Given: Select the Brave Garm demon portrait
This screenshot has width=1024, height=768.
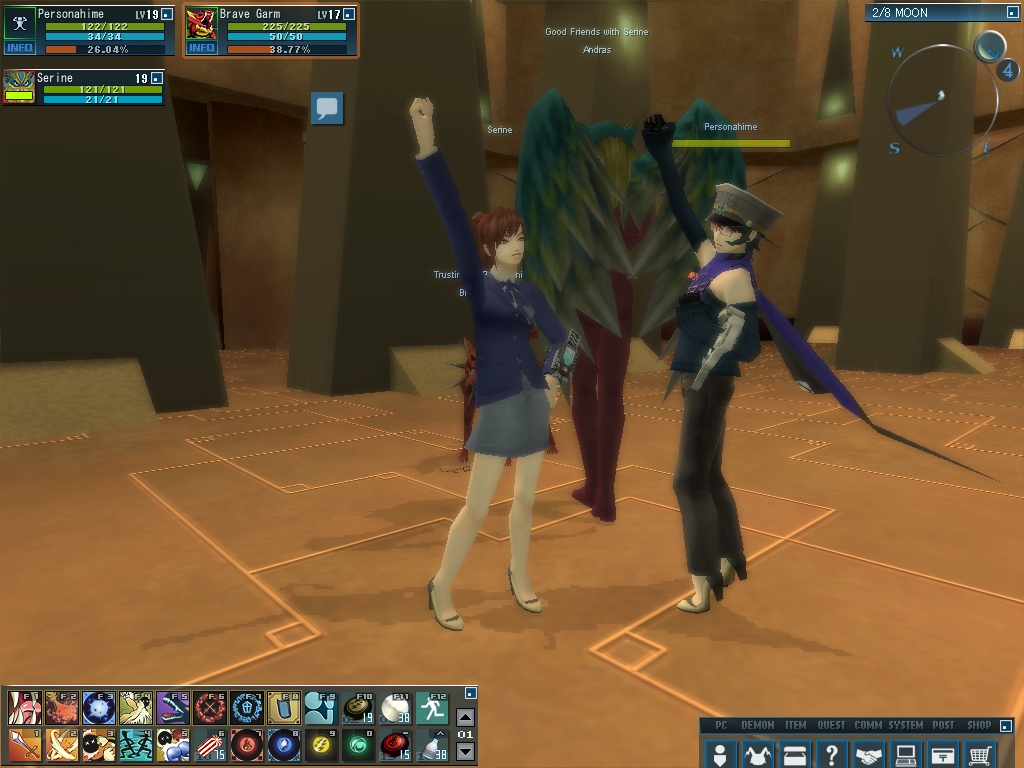Looking at the screenshot, I should tap(201, 23).
